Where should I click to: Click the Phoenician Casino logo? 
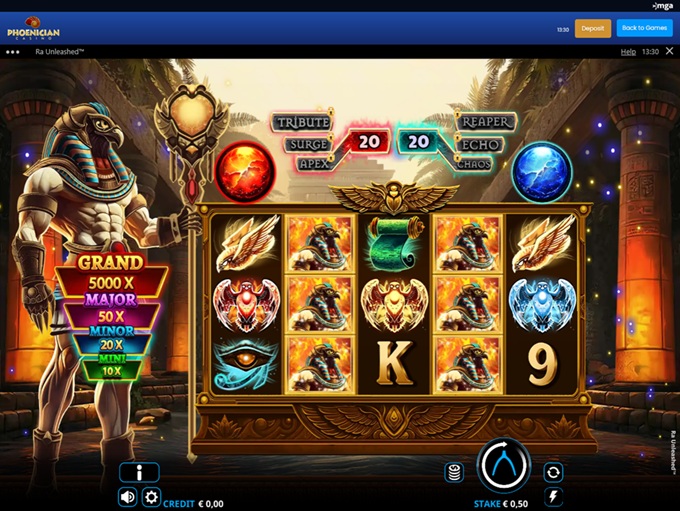click(x=33, y=28)
